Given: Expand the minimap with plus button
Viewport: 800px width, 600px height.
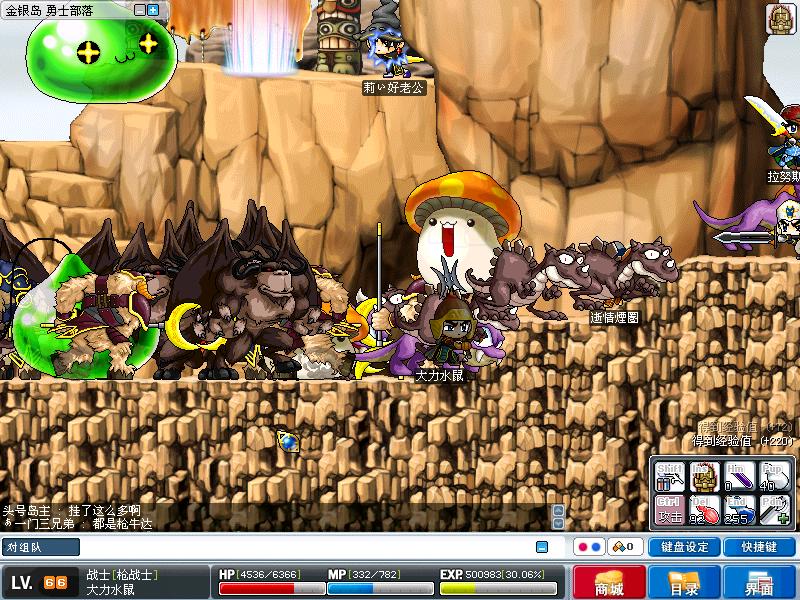Looking at the screenshot, I should click(x=153, y=9).
